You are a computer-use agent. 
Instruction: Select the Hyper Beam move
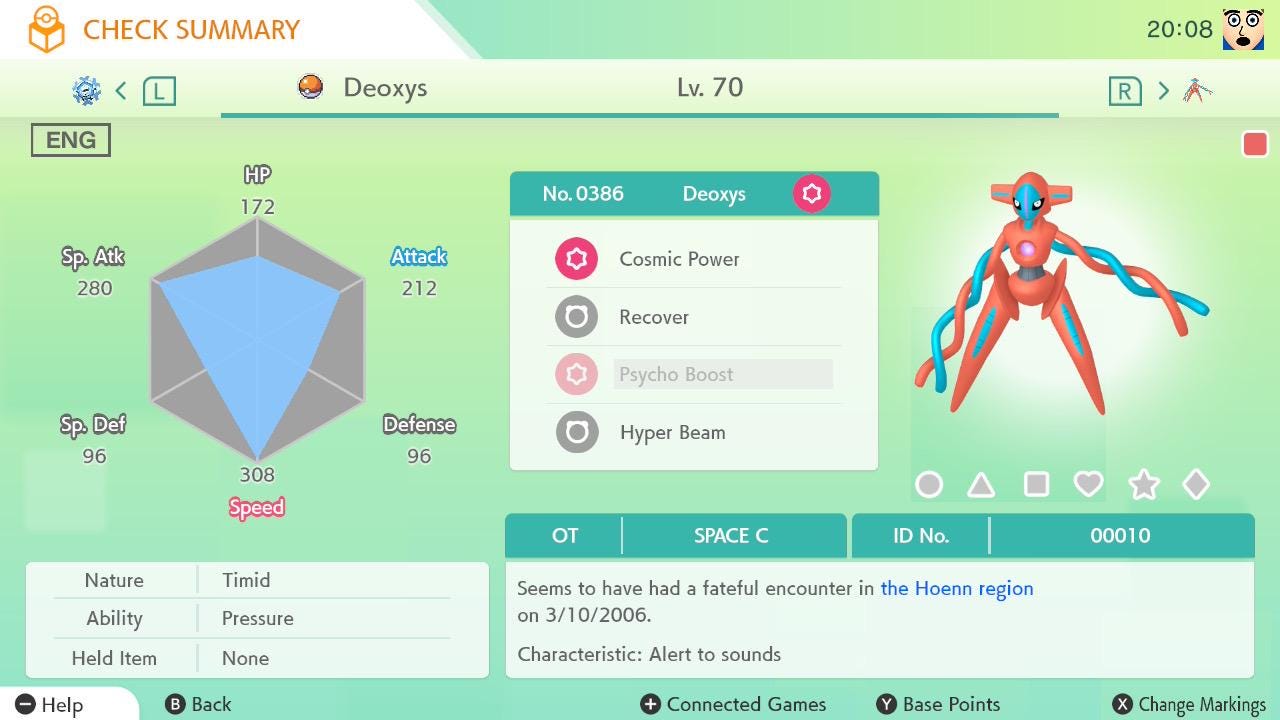click(x=672, y=433)
